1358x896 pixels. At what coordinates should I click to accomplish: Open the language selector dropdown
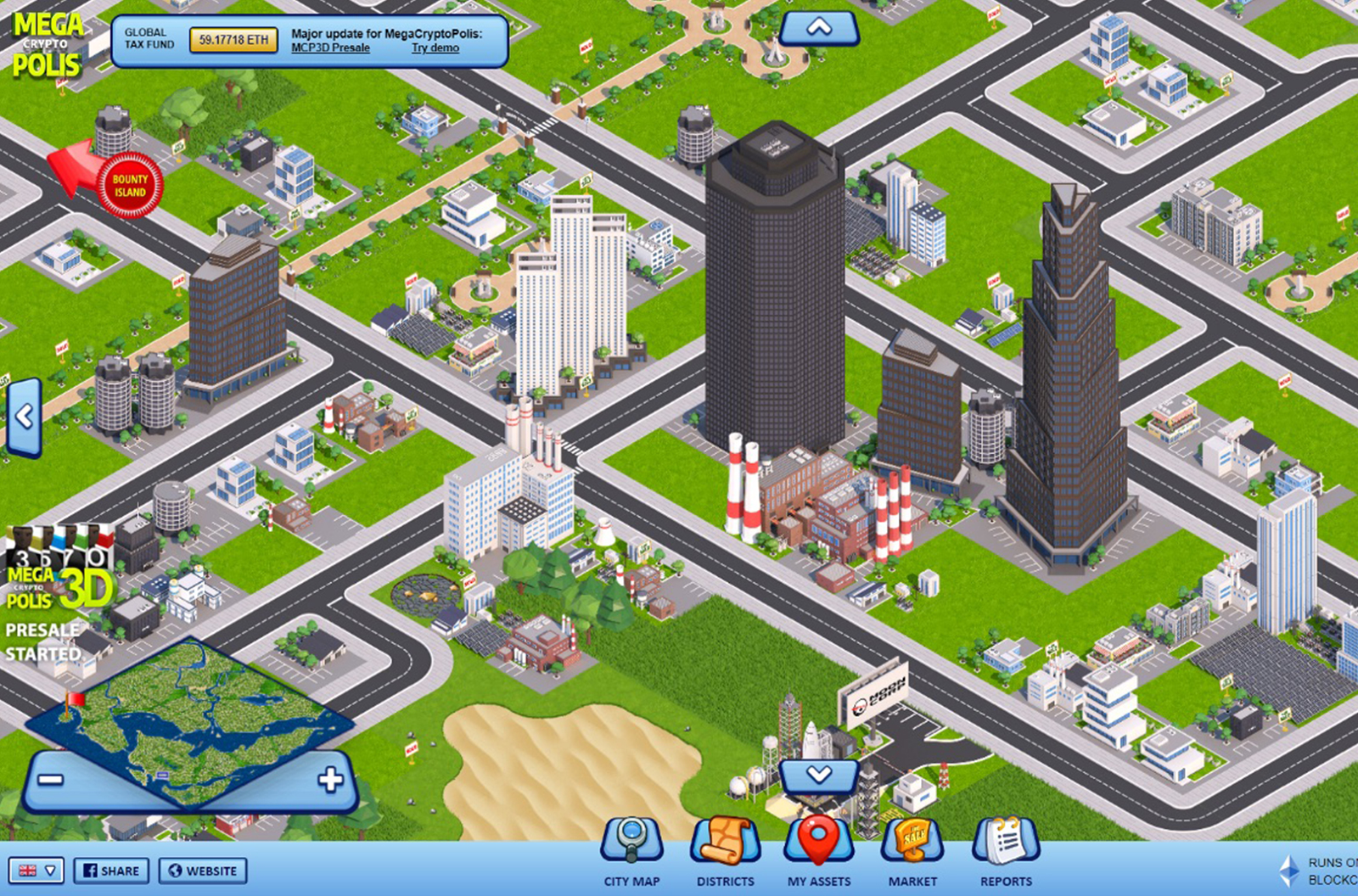[38, 871]
